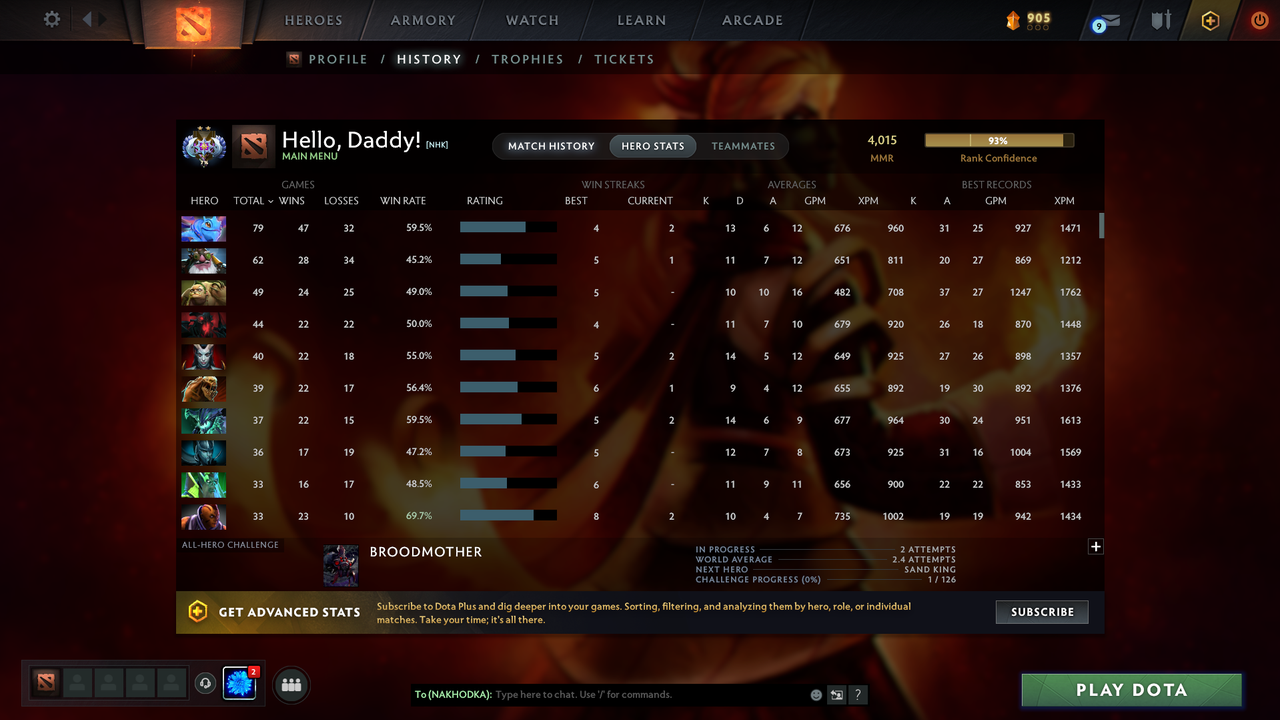Expand the All-Hero Challenge panel with plus
The width and height of the screenshot is (1280, 720).
pyautogui.click(x=1095, y=547)
